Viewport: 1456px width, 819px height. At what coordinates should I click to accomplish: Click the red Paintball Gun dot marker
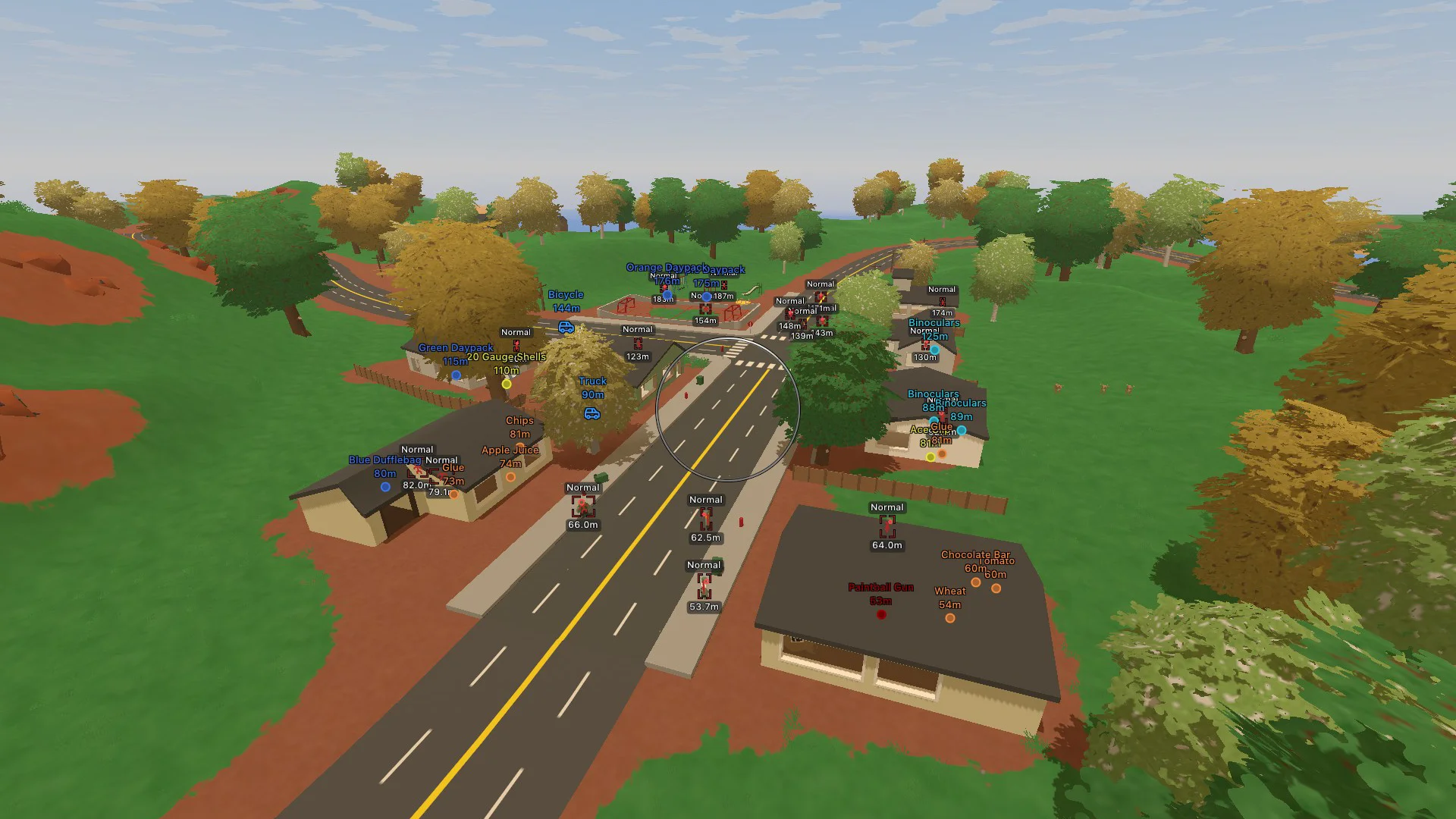pyautogui.click(x=881, y=614)
